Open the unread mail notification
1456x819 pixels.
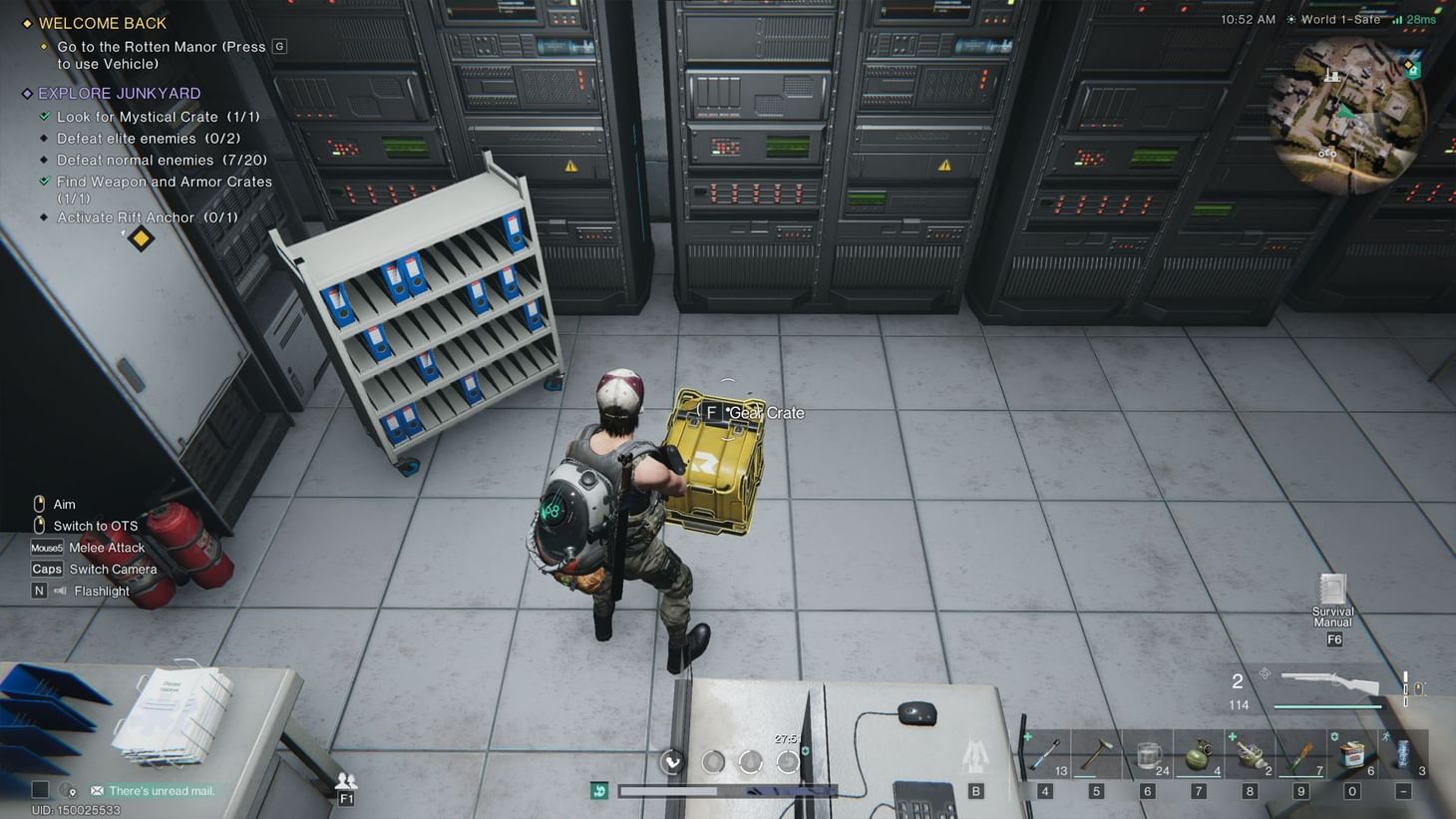(160, 790)
